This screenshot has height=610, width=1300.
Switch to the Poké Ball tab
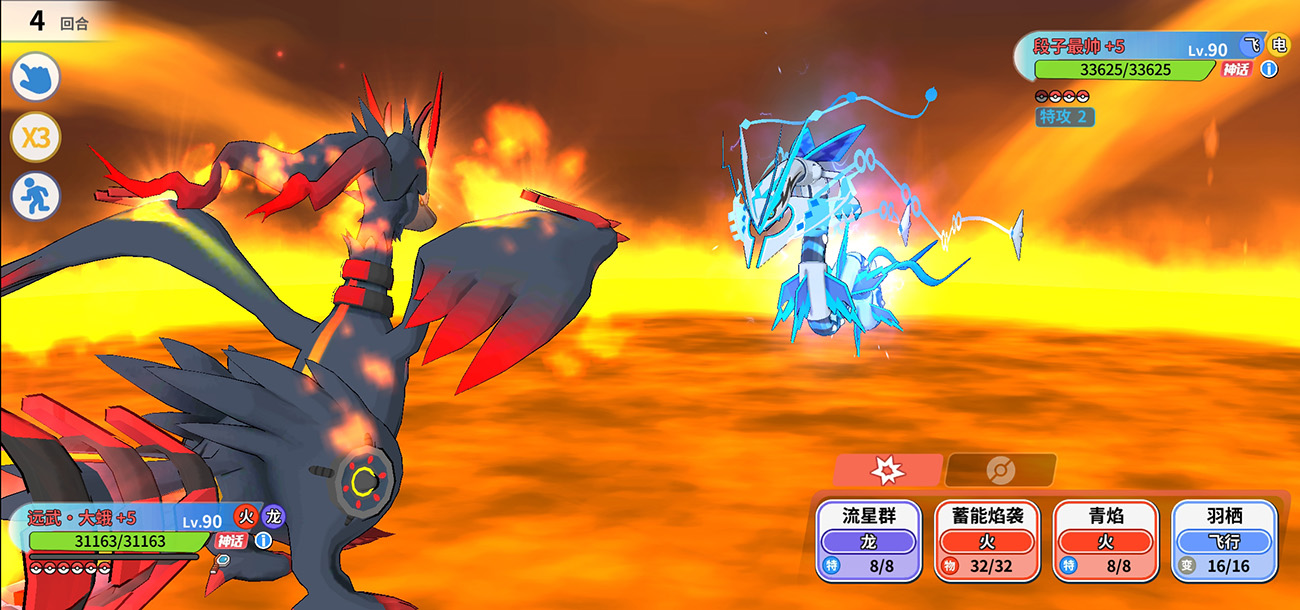tap(1000, 470)
